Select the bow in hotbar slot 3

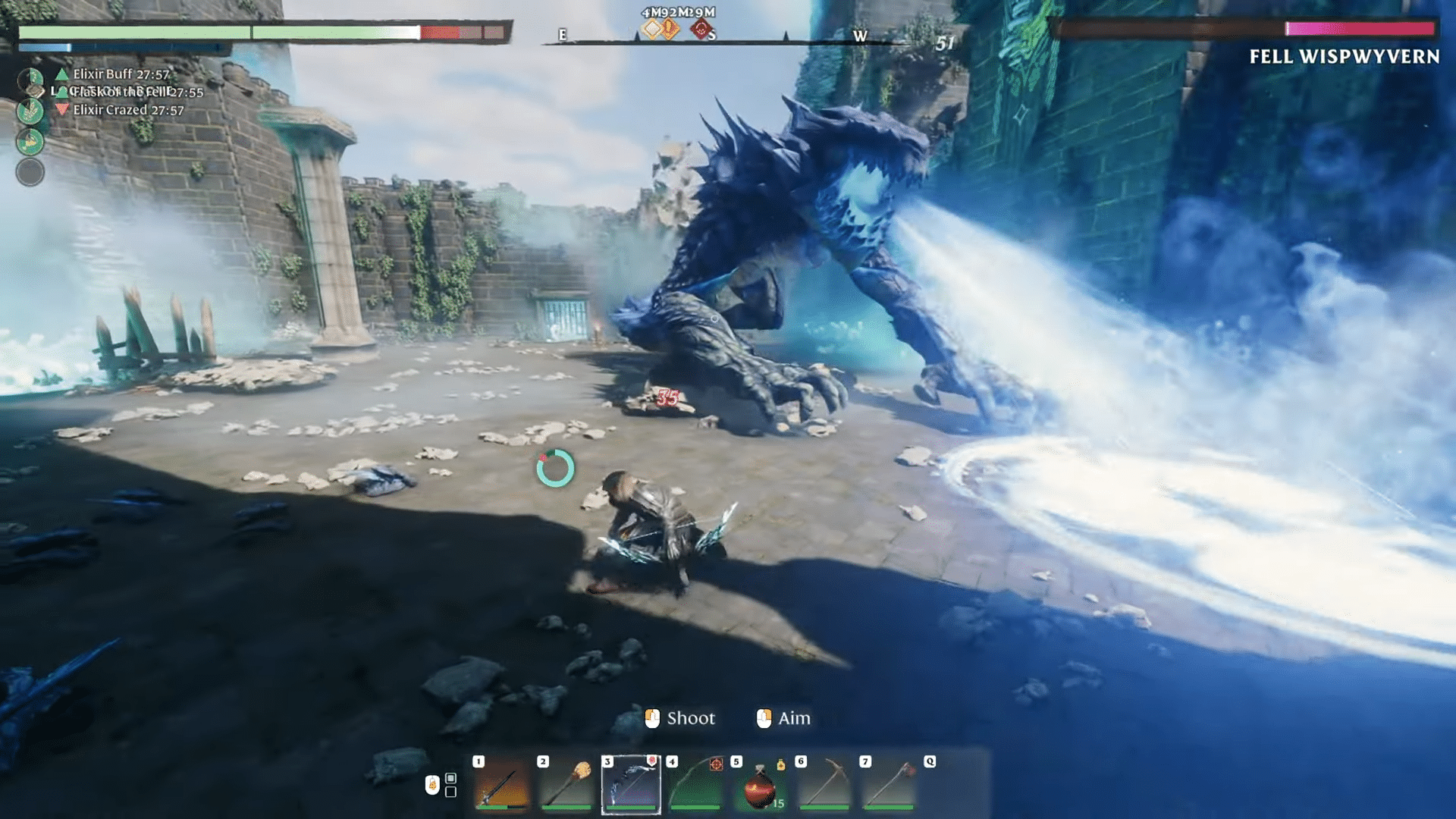(631, 785)
